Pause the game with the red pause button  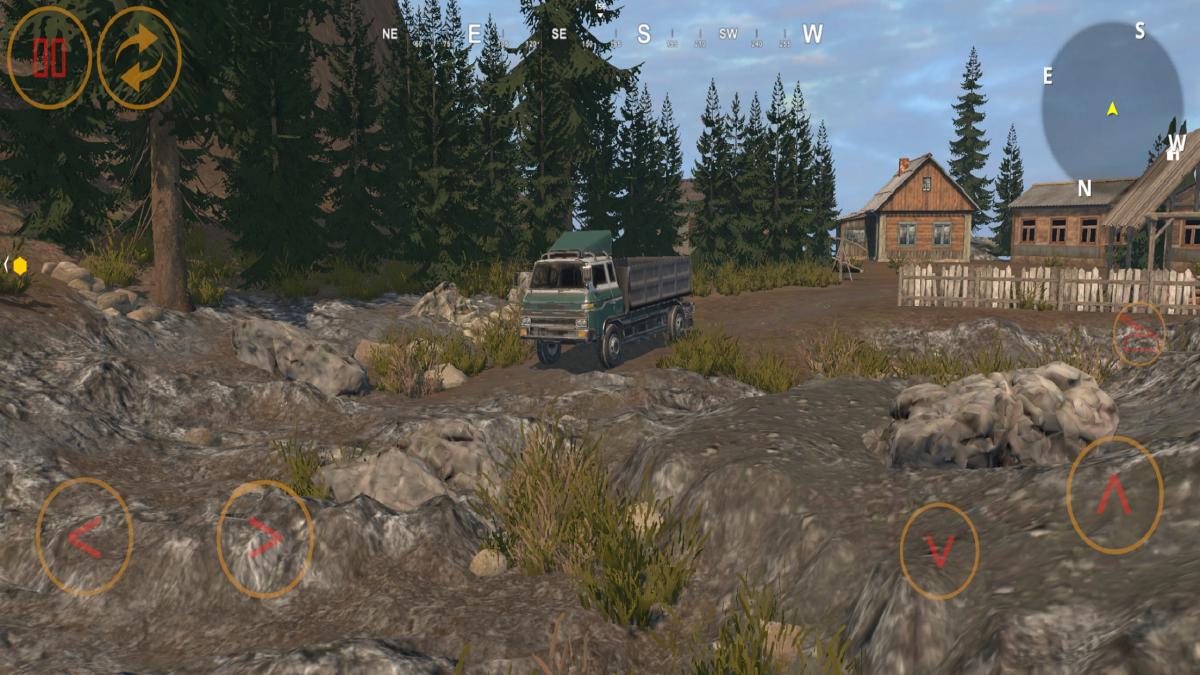tap(49, 58)
